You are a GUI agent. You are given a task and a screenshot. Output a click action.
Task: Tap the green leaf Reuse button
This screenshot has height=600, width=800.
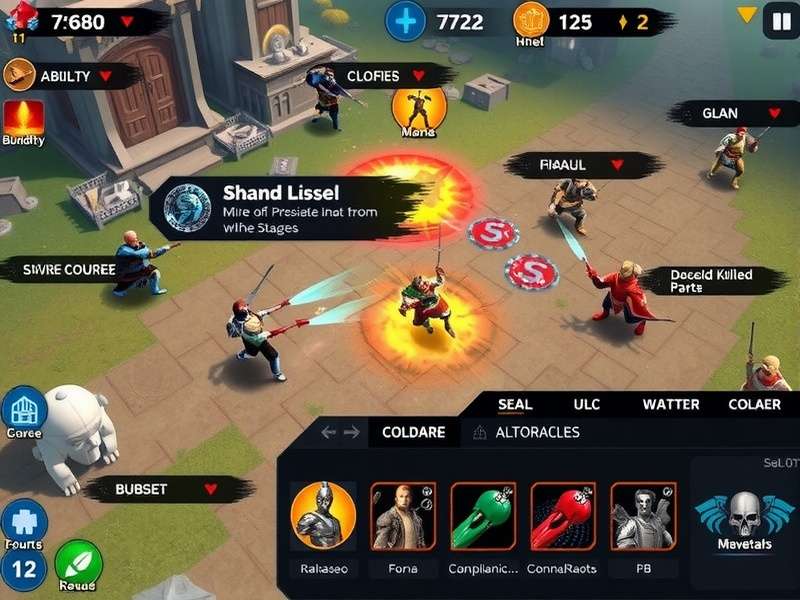[x=78, y=564]
